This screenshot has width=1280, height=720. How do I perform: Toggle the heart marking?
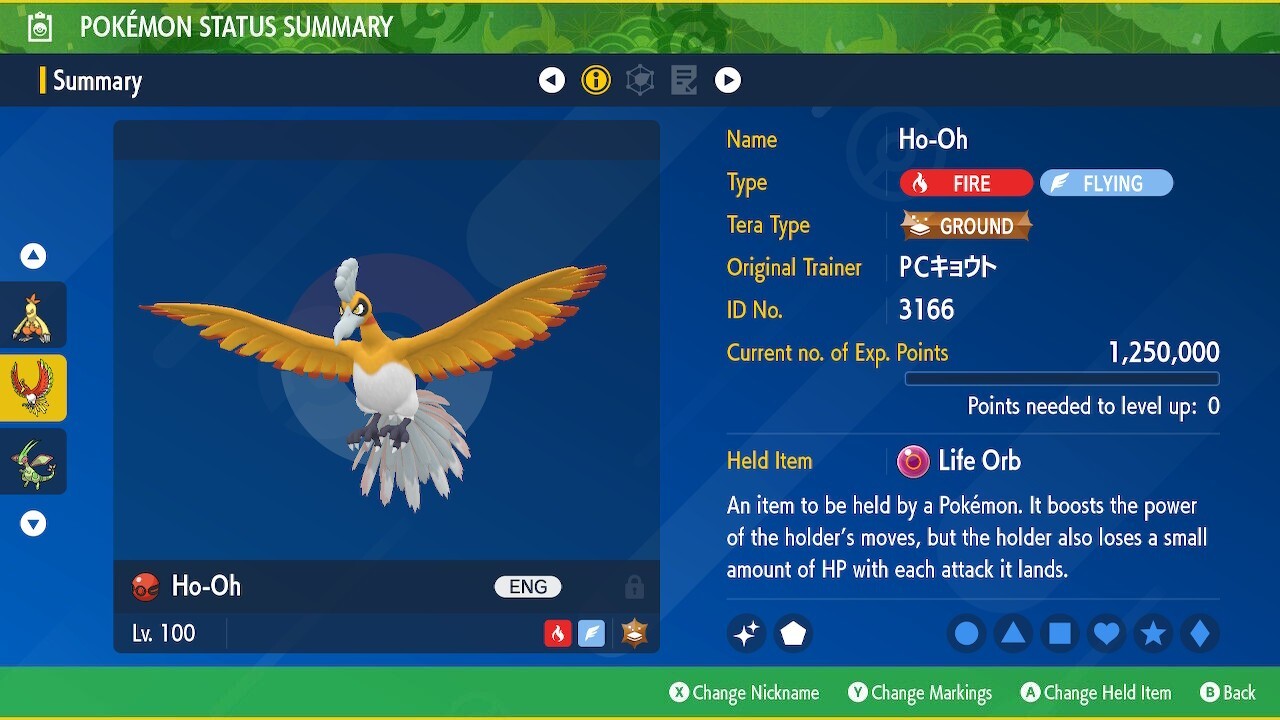coord(1106,633)
